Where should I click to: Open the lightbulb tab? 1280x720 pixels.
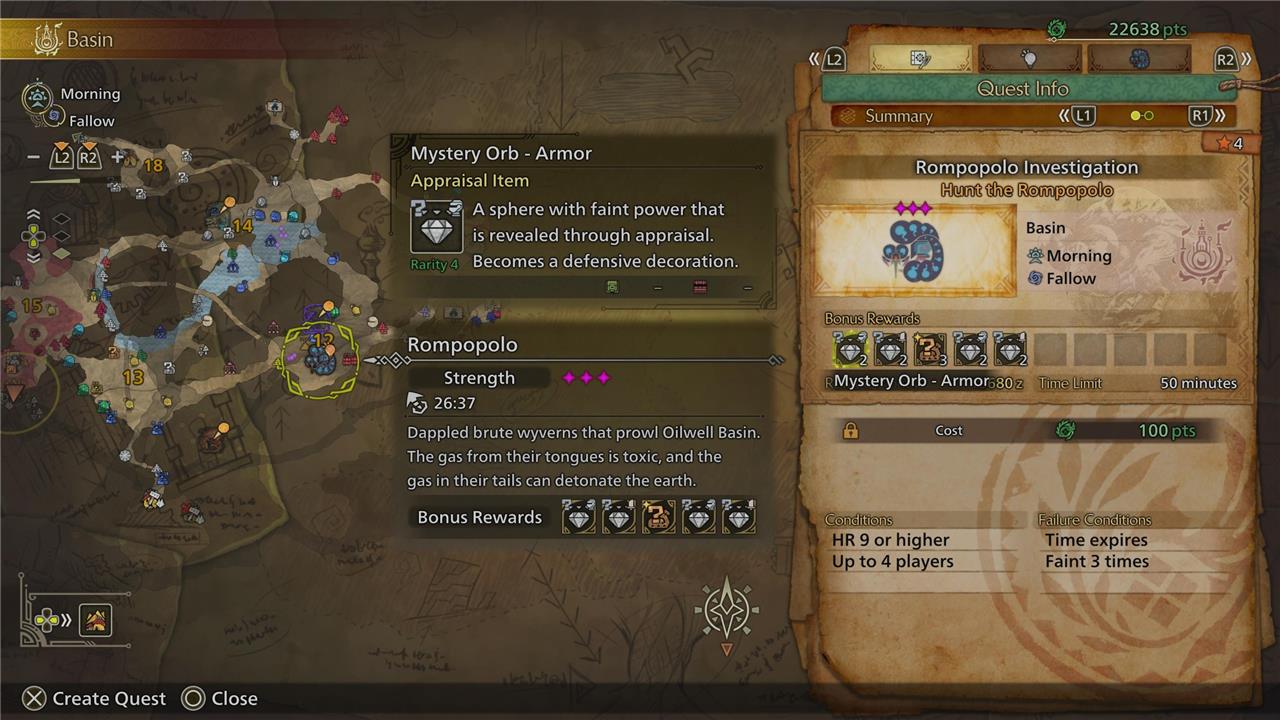point(1029,59)
